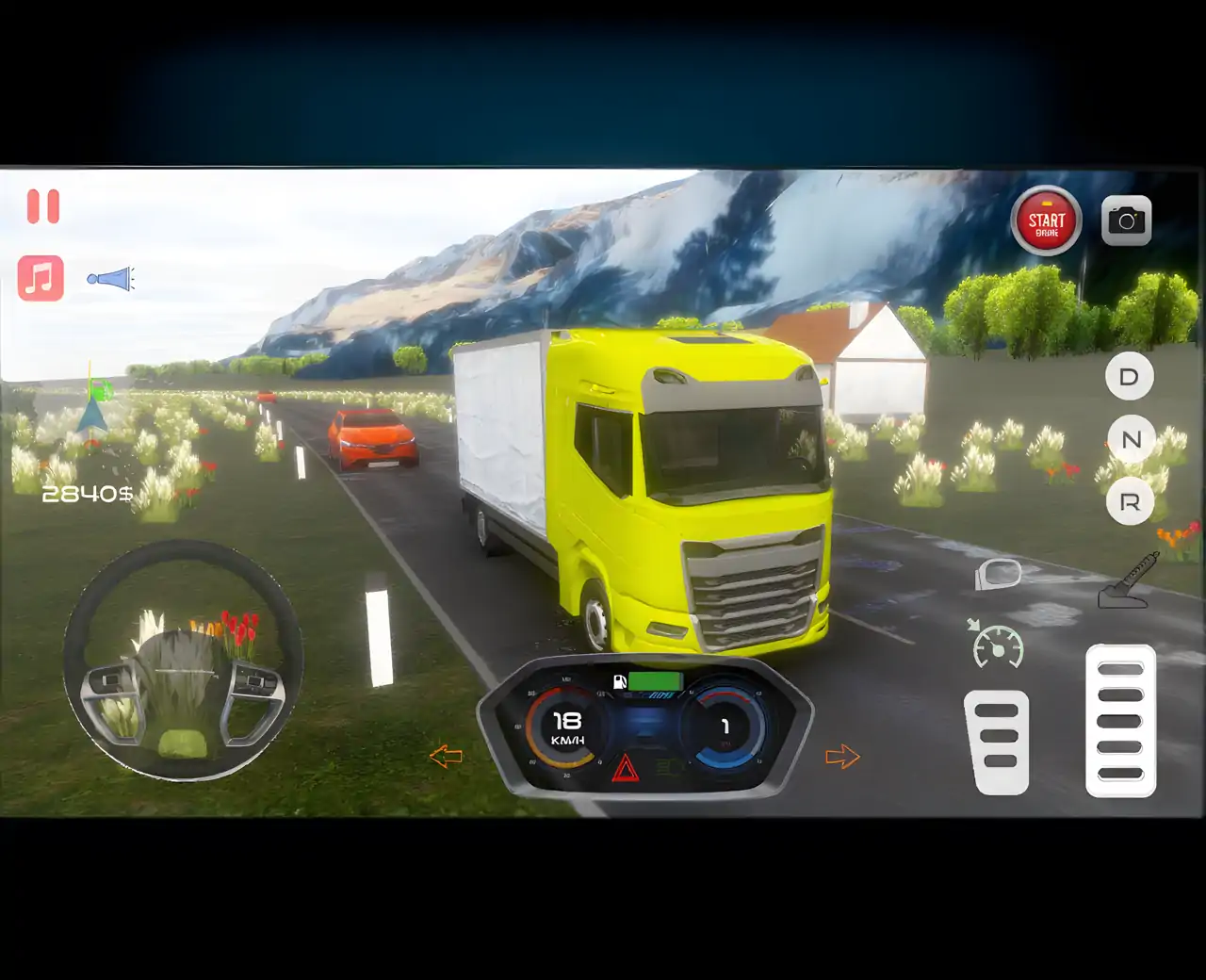Switch view with the camera button
This screenshot has height=980, width=1206.
[1126, 221]
